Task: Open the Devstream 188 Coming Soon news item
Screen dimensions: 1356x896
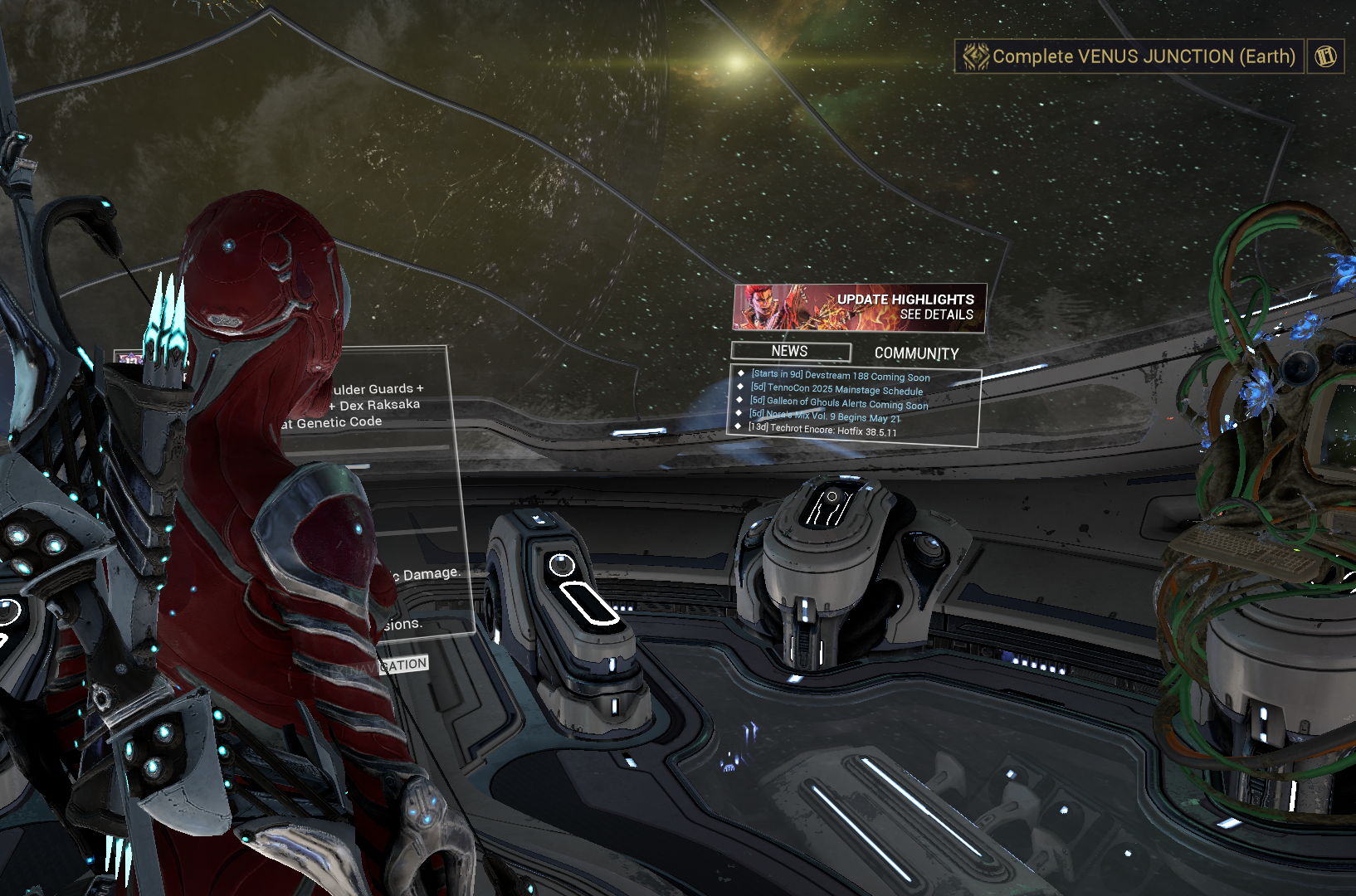Action: point(841,376)
